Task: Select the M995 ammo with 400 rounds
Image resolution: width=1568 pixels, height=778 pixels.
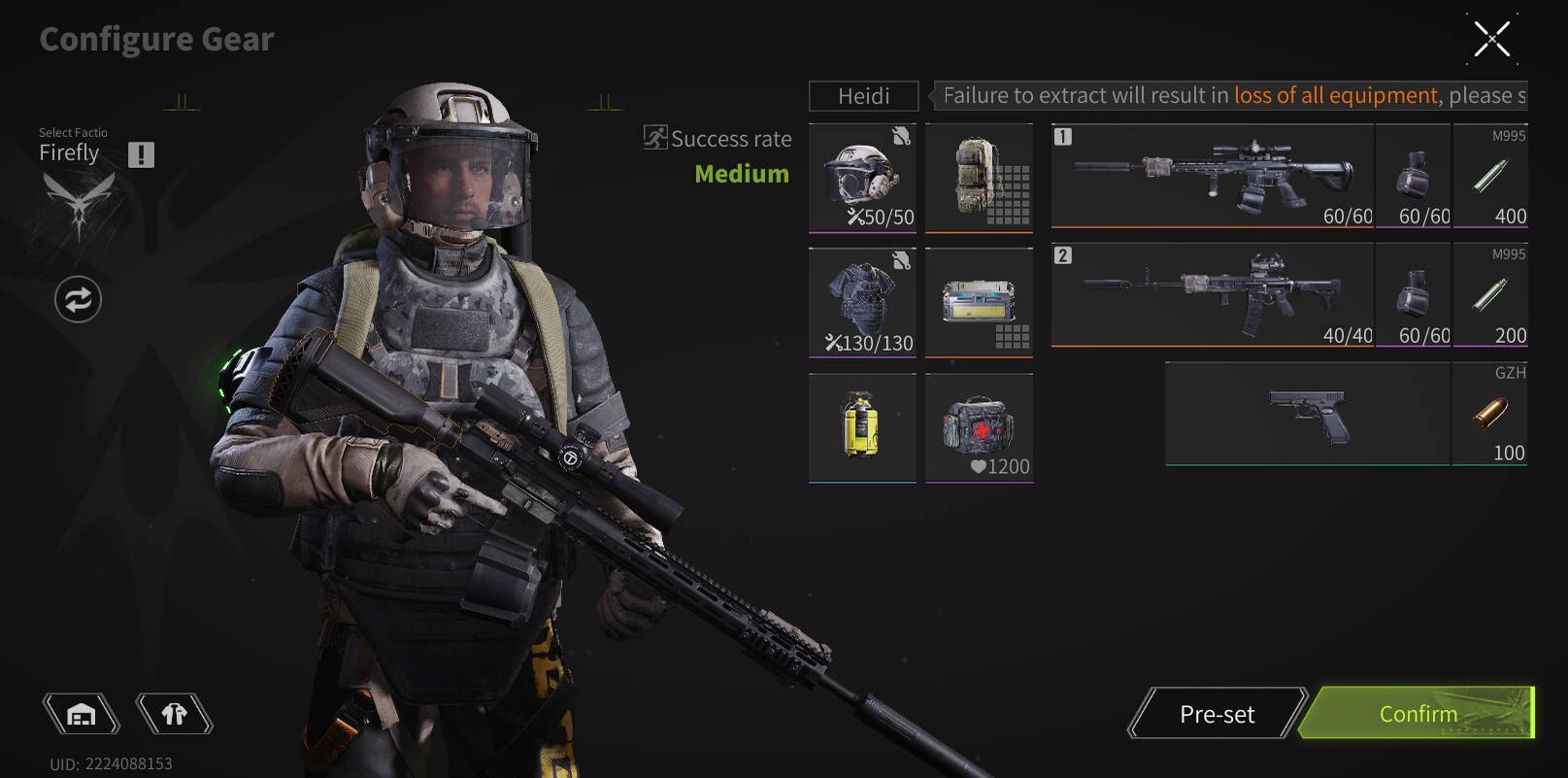Action: pos(1489,176)
